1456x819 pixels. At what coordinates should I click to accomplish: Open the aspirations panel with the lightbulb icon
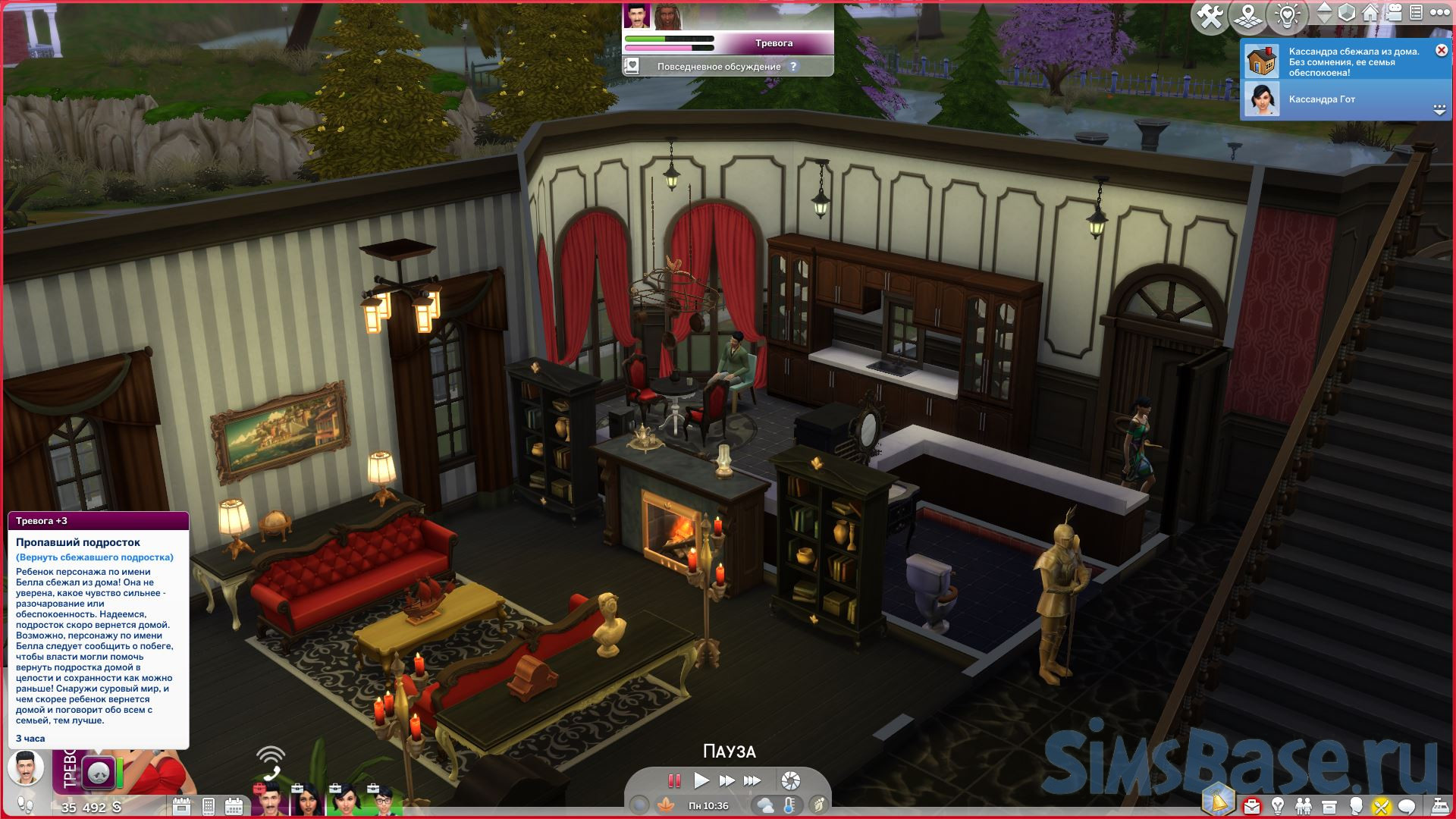pyautogui.click(x=1278, y=805)
